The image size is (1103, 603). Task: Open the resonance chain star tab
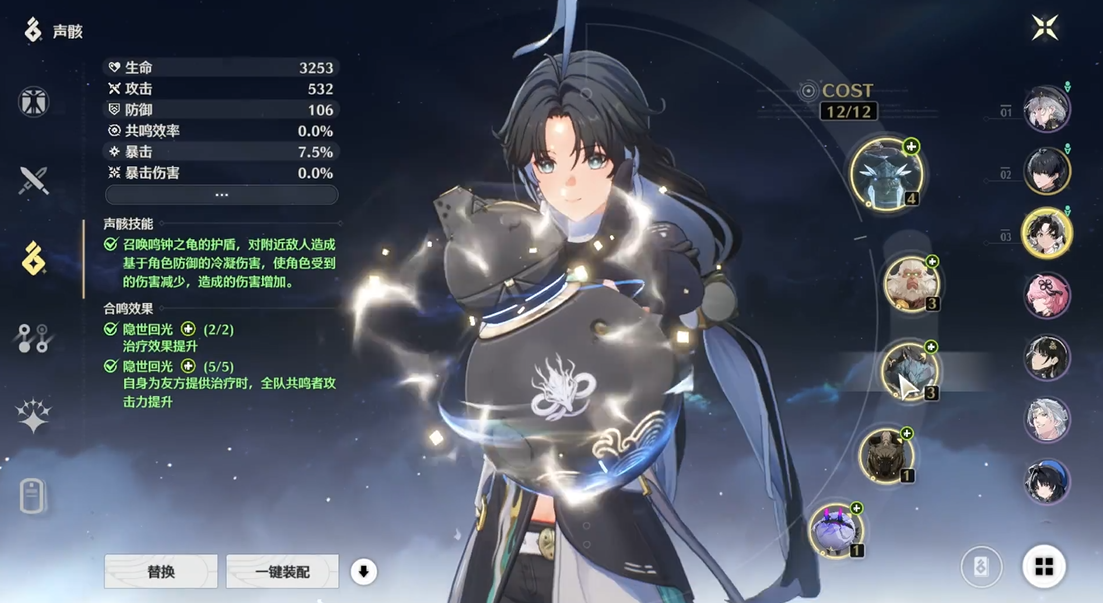[x=34, y=416]
